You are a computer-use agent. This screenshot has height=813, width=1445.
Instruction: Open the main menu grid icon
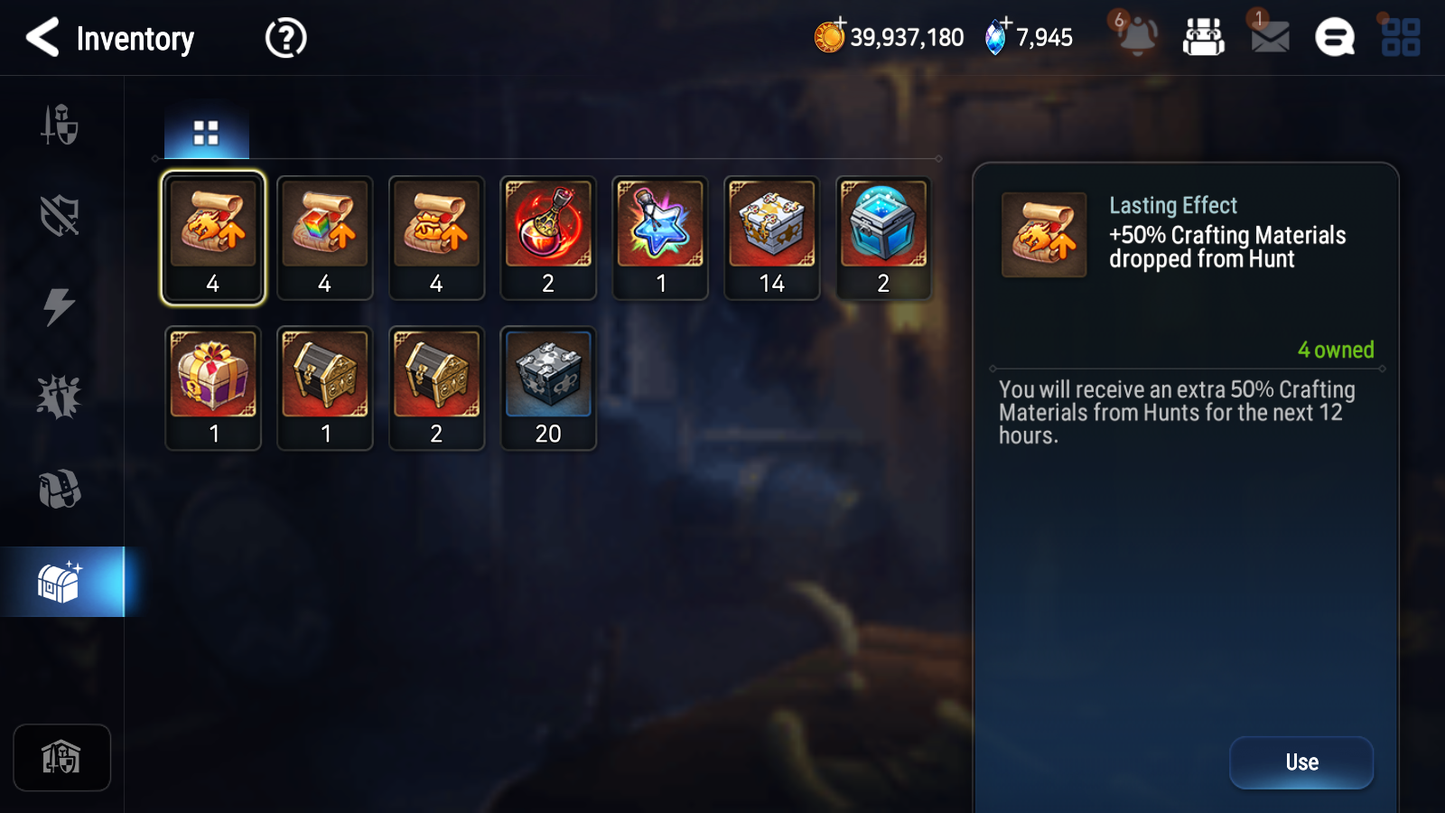1399,37
